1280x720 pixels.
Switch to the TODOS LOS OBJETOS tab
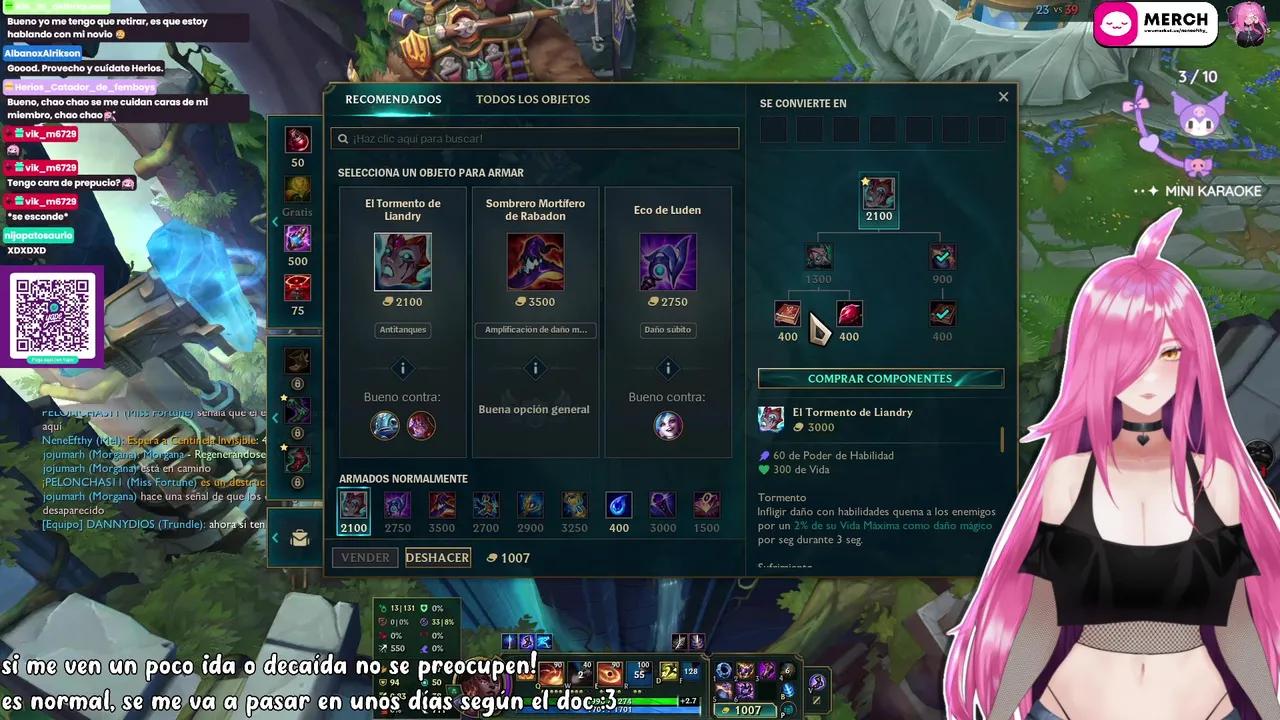pos(531,99)
